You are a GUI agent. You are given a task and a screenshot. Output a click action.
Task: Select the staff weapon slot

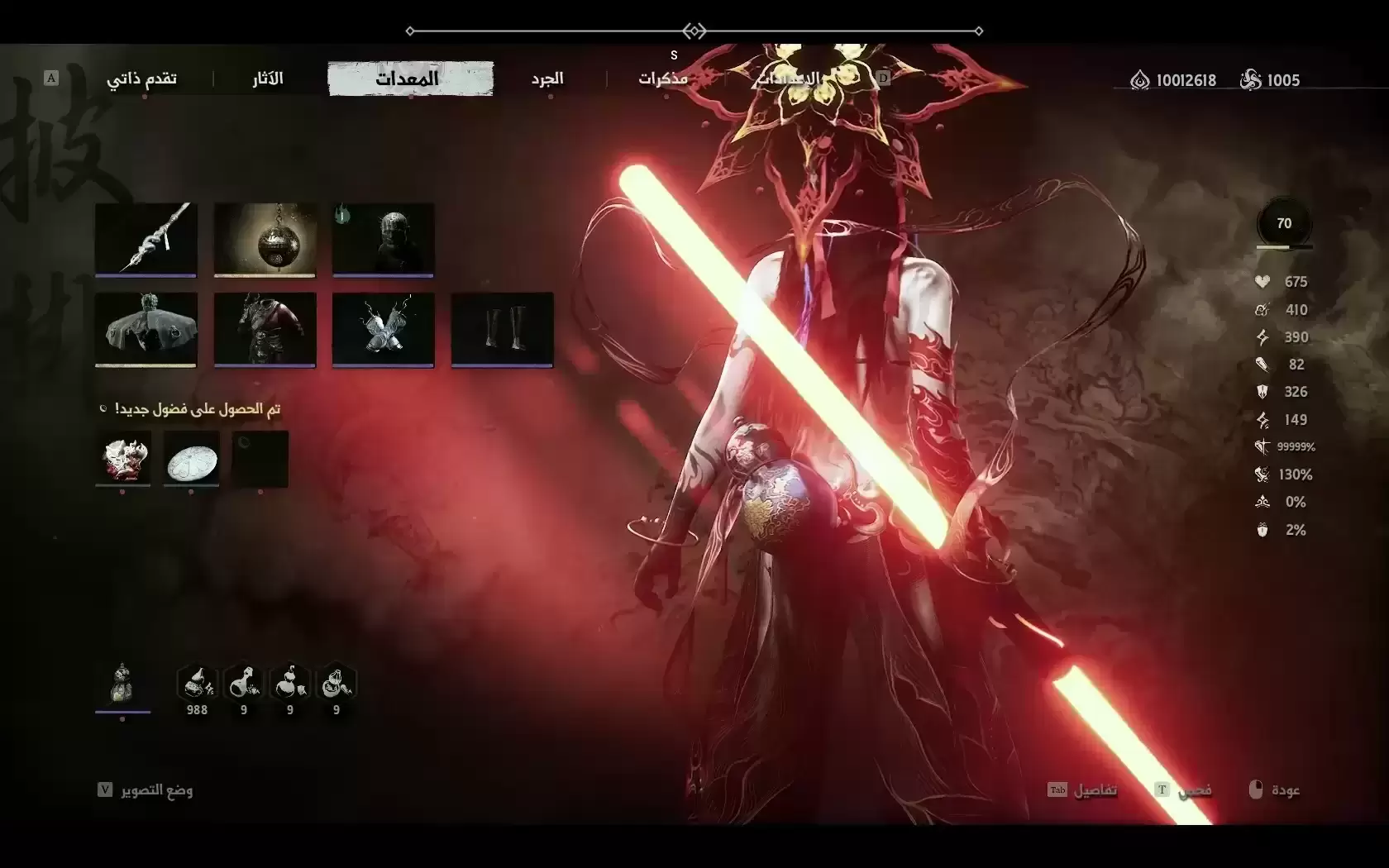pos(146,239)
